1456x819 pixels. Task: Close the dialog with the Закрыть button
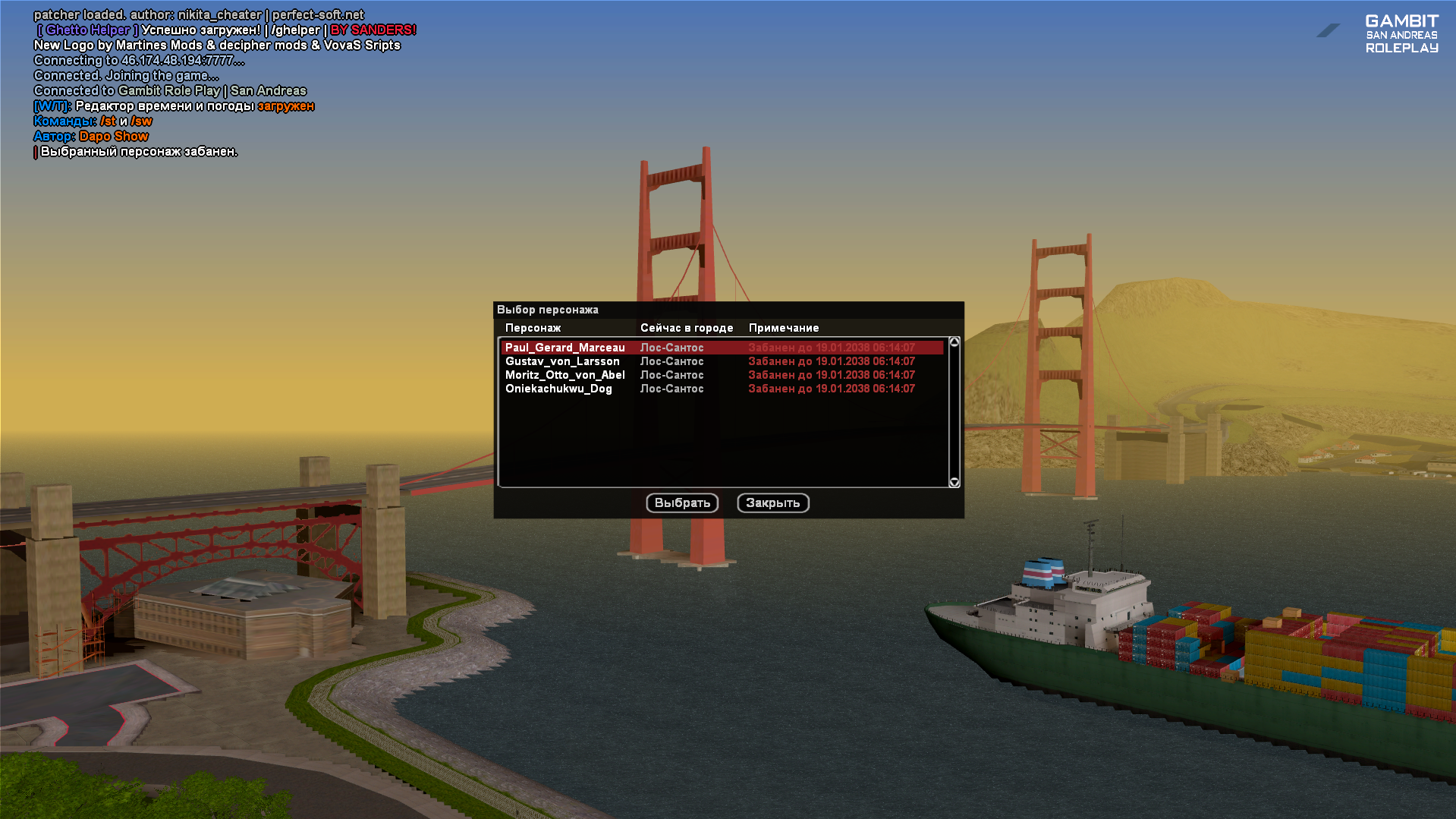click(x=773, y=502)
